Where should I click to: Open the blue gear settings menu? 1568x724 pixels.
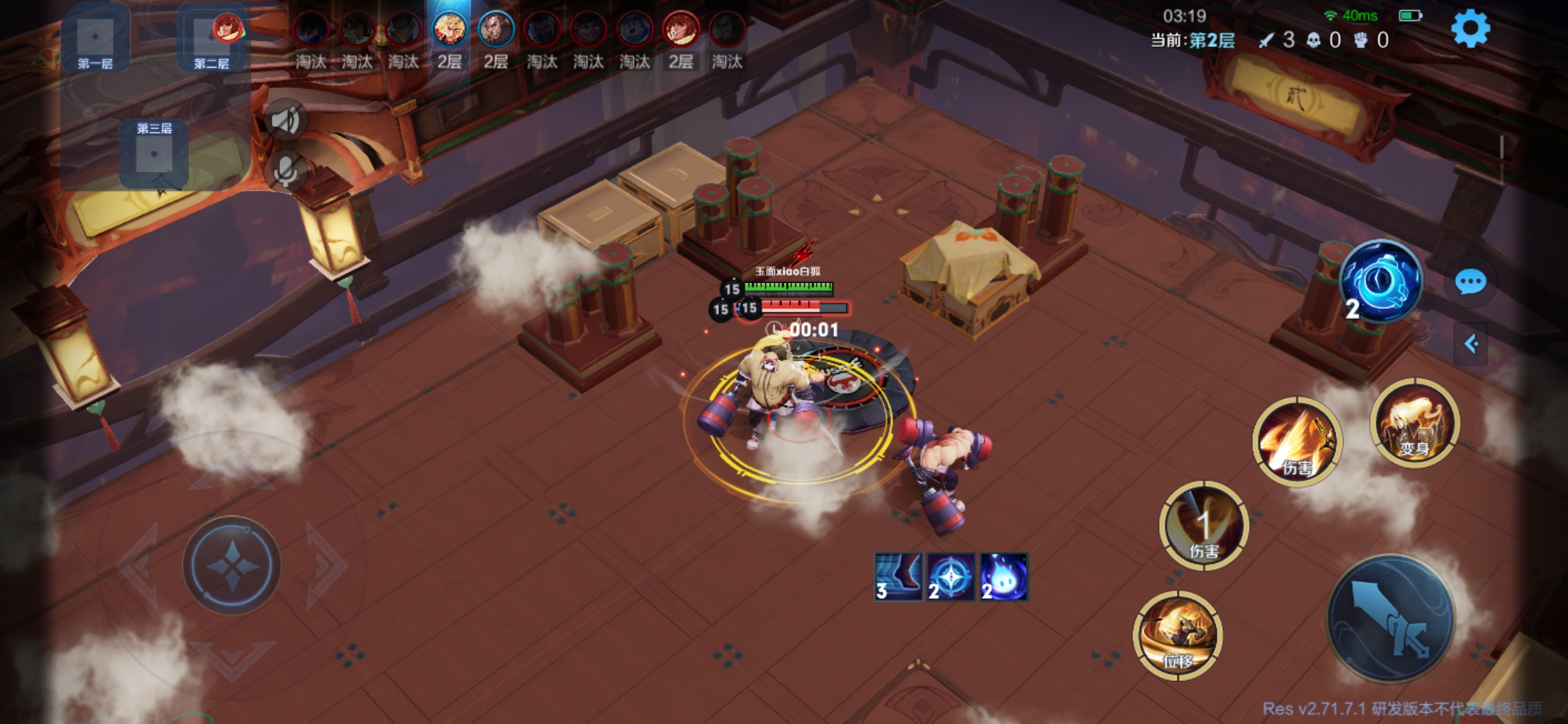1470,29
